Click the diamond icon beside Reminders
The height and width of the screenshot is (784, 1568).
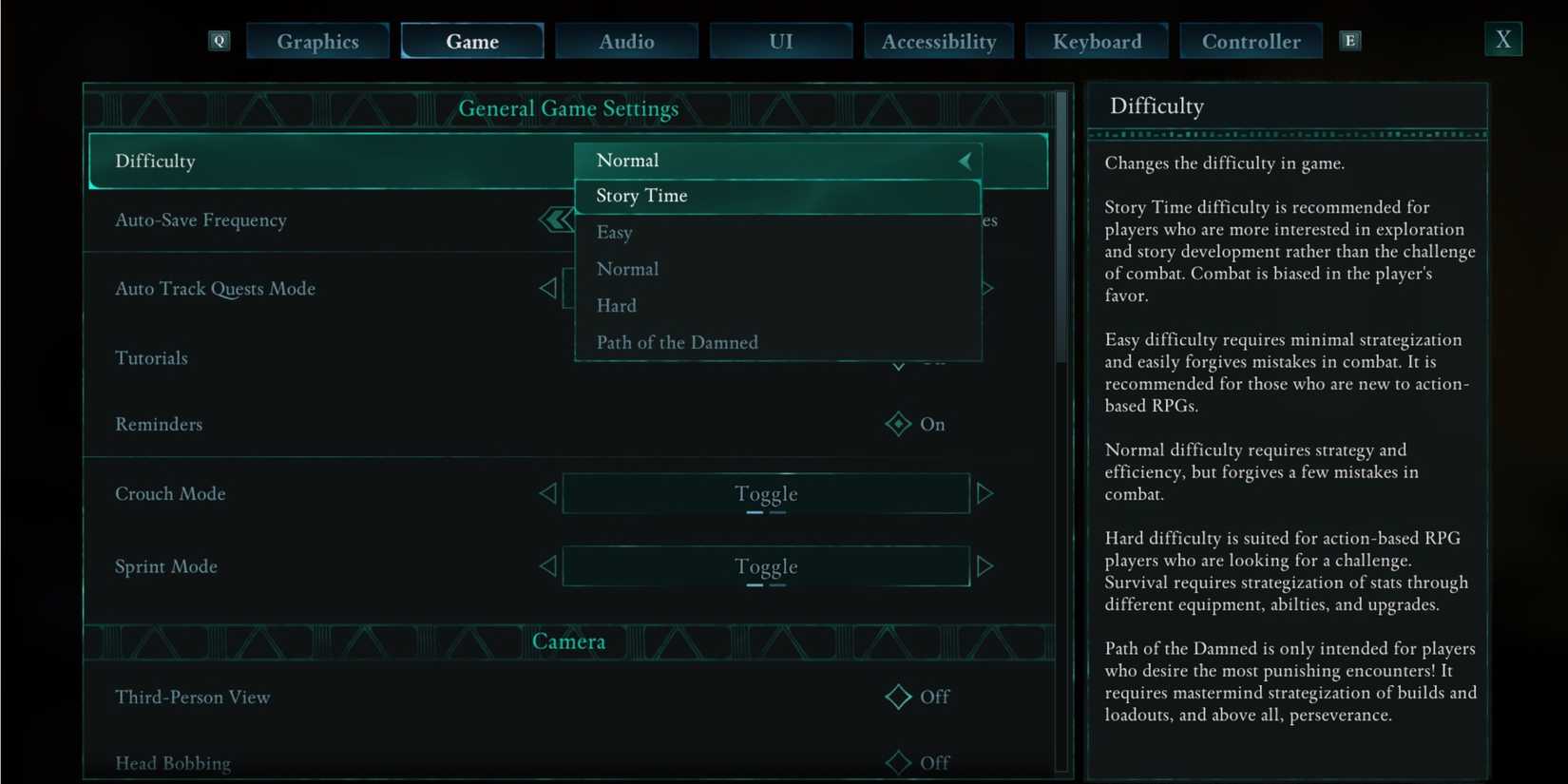[897, 424]
